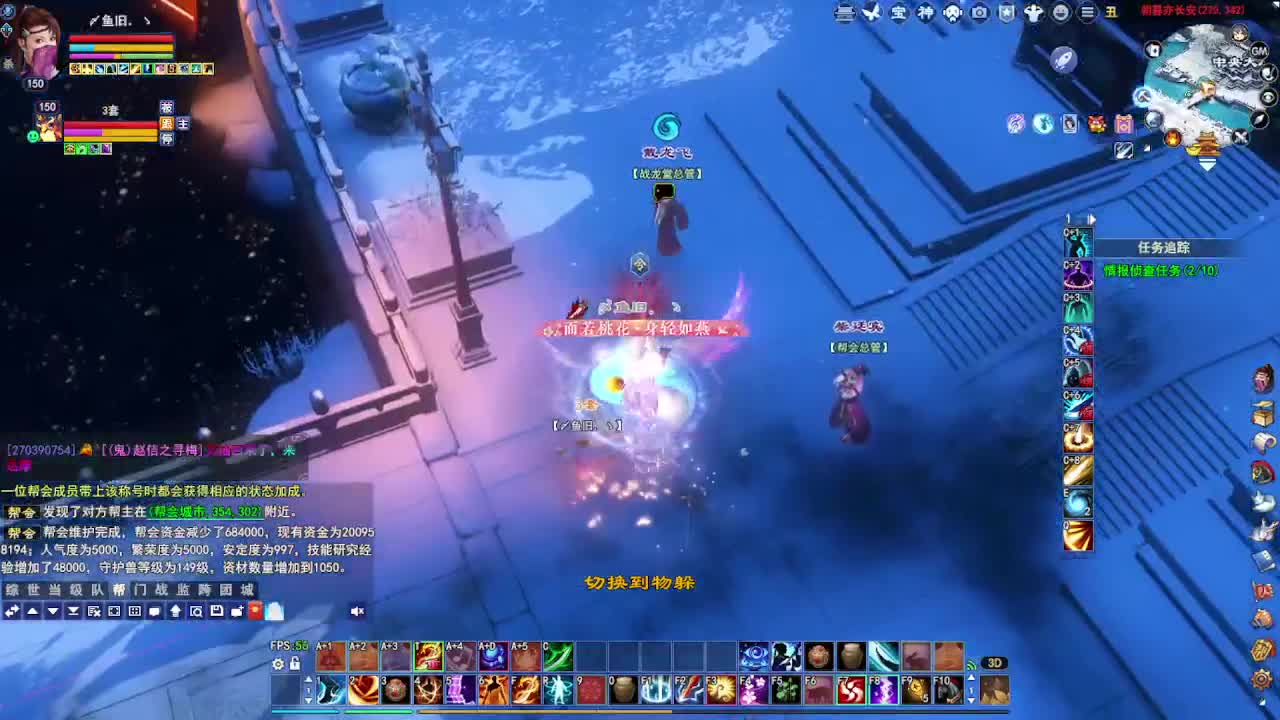1280x720 pixels.
Task: Open the 神 deity icon in top bar
Action: [x=925, y=14]
